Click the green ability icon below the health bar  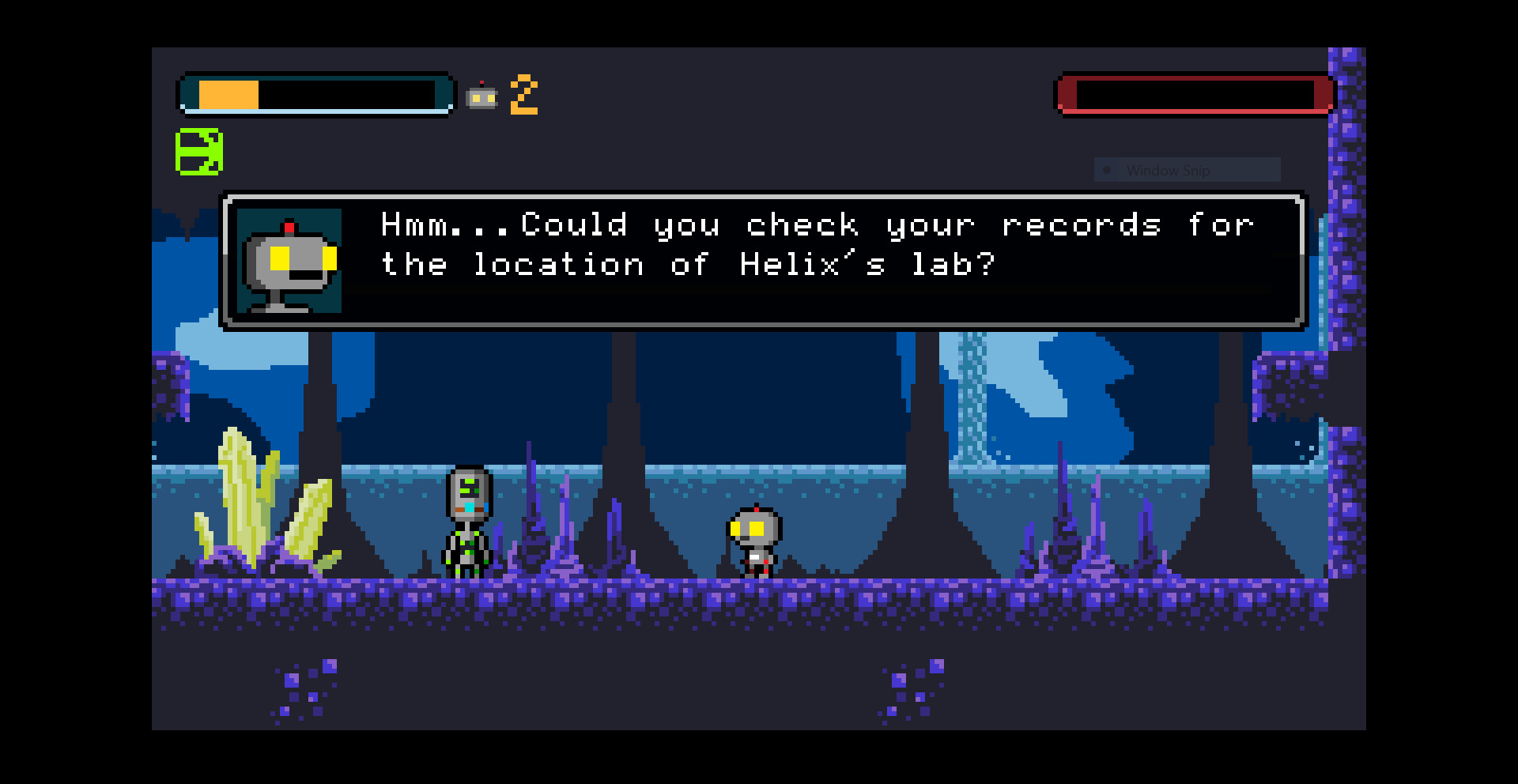(x=198, y=151)
